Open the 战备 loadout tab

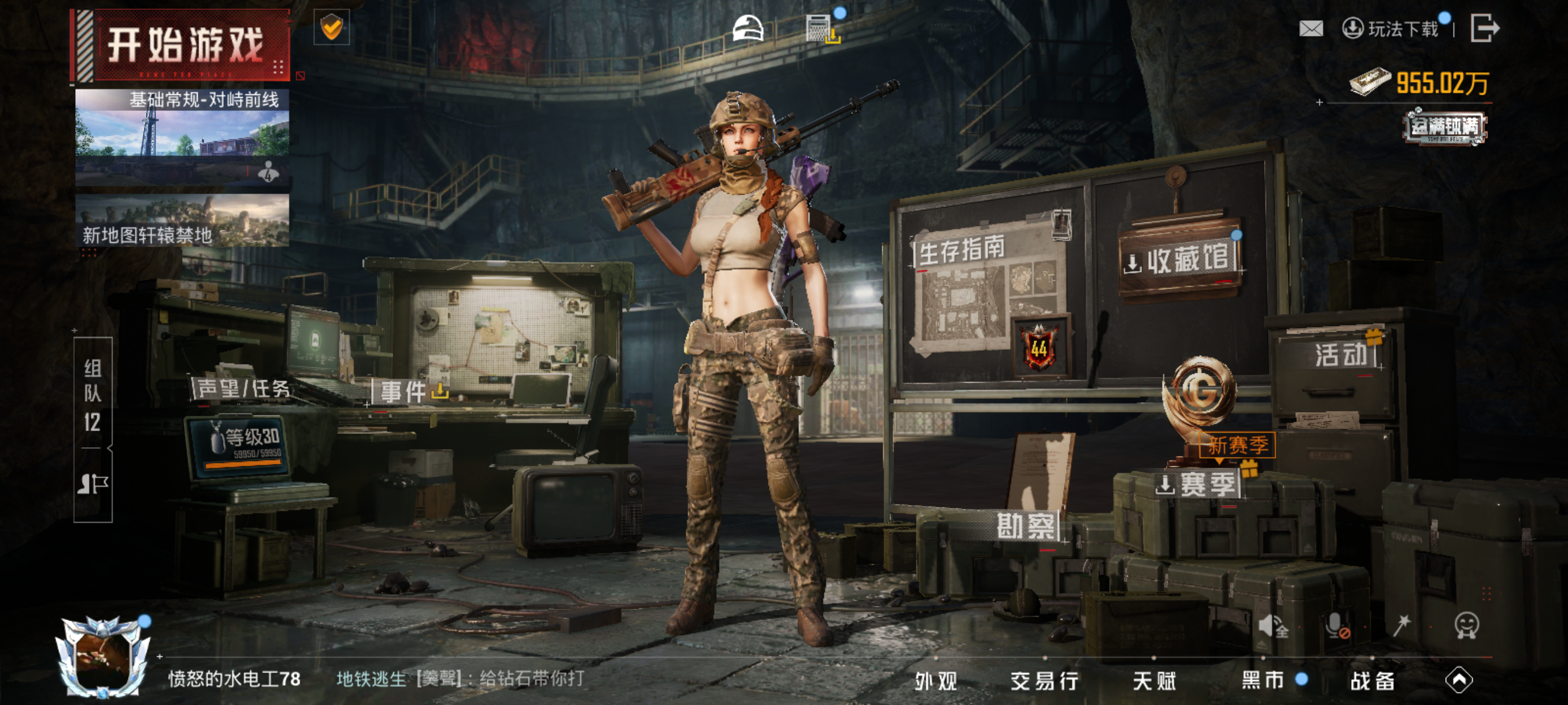(x=1372, y=681)
